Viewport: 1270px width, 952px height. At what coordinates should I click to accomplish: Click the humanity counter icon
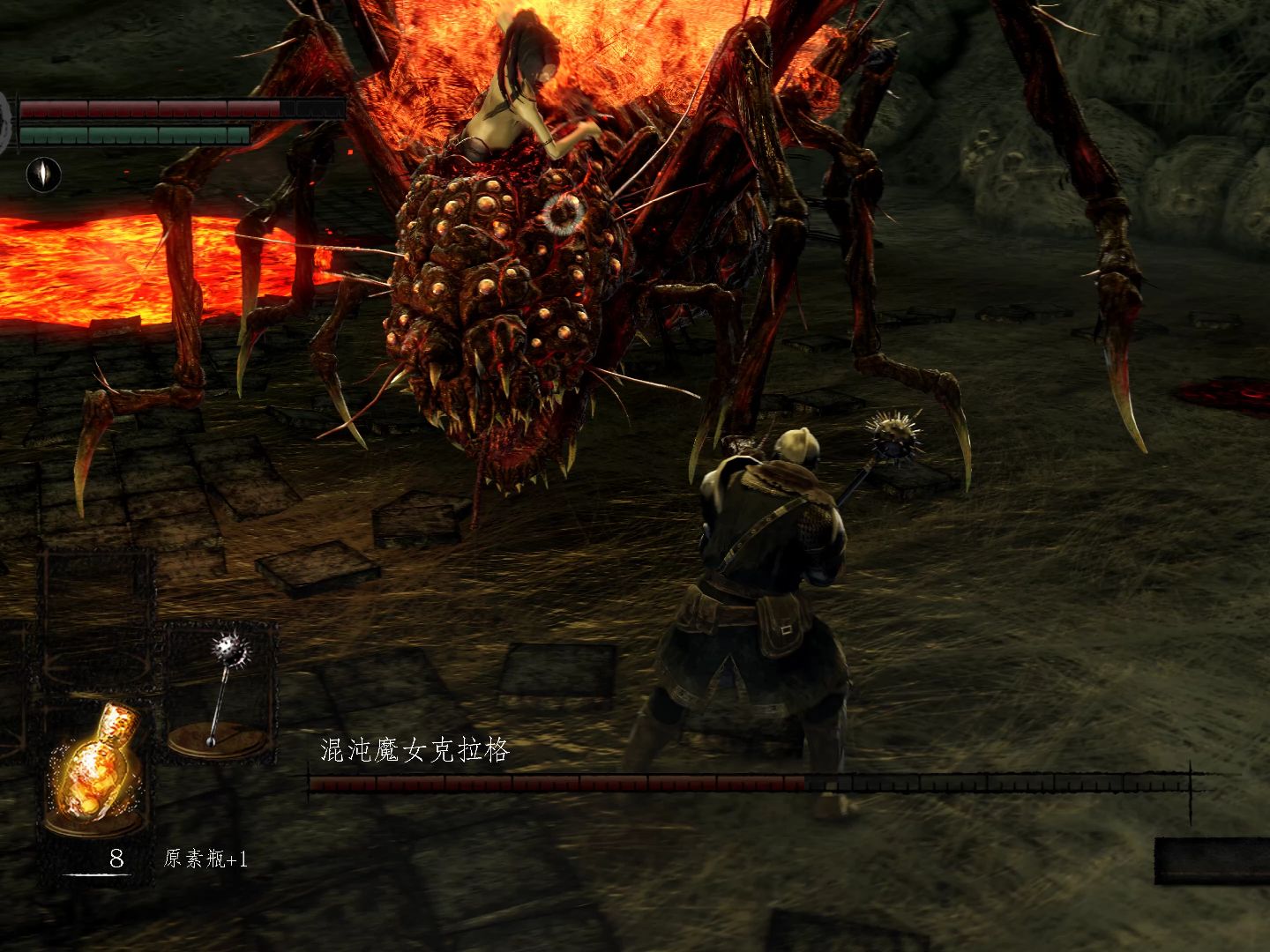[x=40, y=174]
